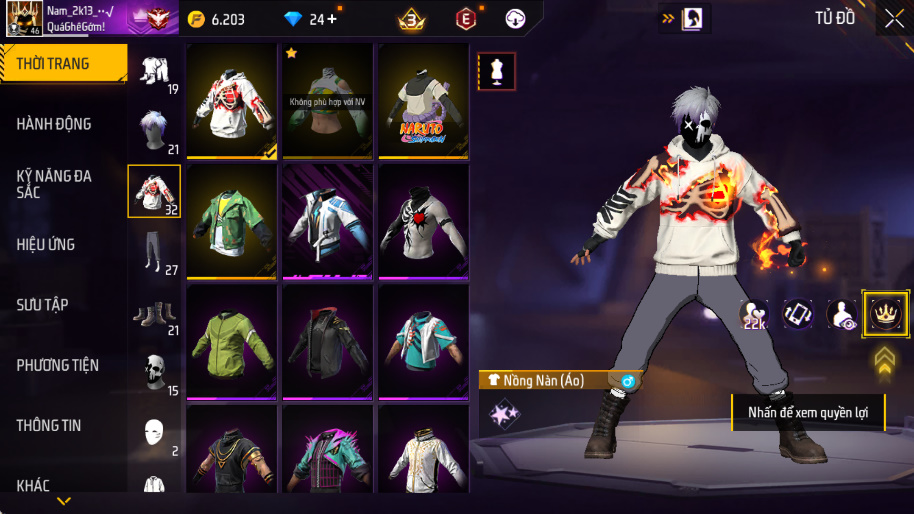Toggle the mannequin preview icon
This screenshot has width=914, height=514.
497,71
